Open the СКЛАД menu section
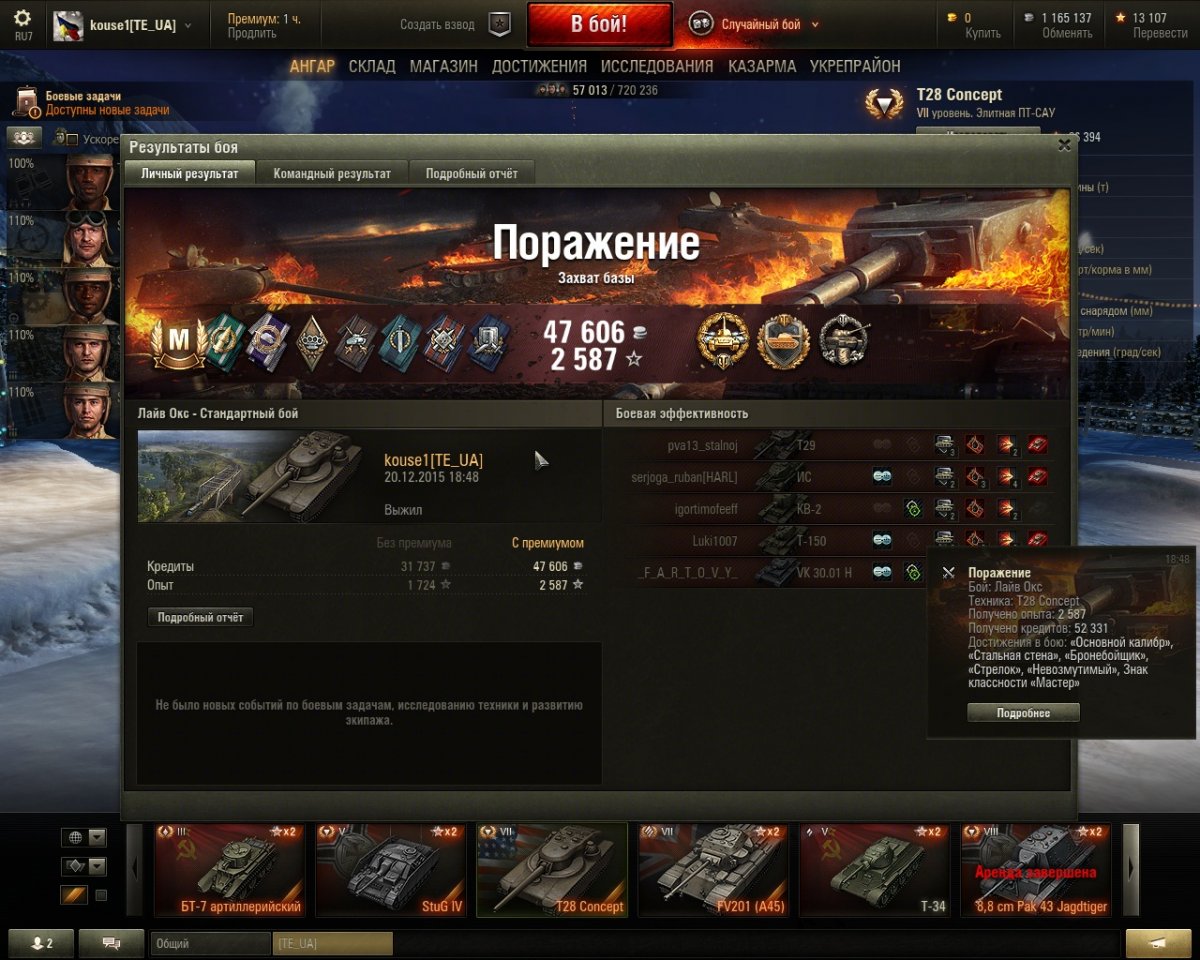The image size is (1200, 960). (x=372, y=66)
